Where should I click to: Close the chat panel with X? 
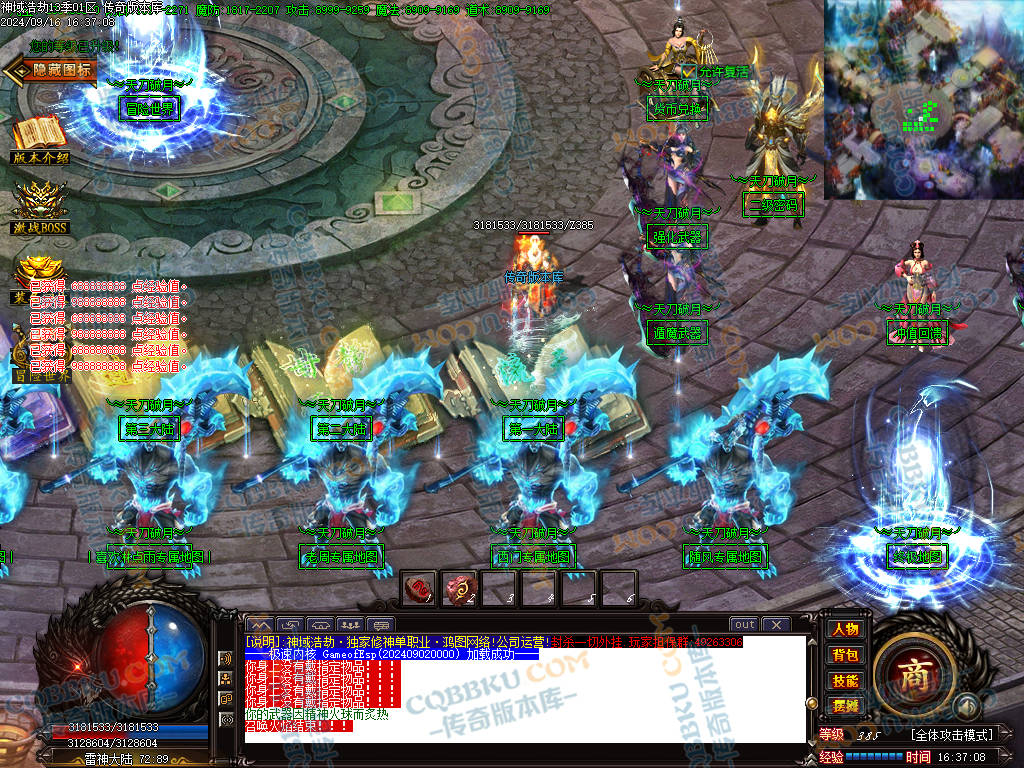click(775, 625)
